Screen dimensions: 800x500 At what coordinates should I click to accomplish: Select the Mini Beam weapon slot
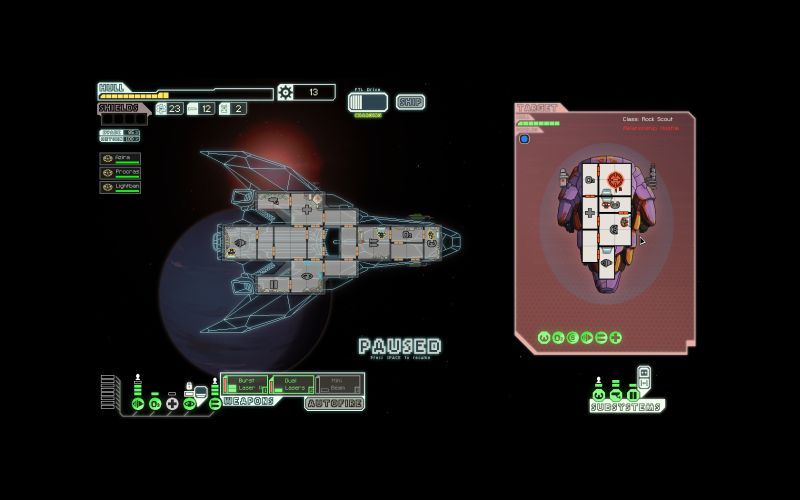[337, 385]
